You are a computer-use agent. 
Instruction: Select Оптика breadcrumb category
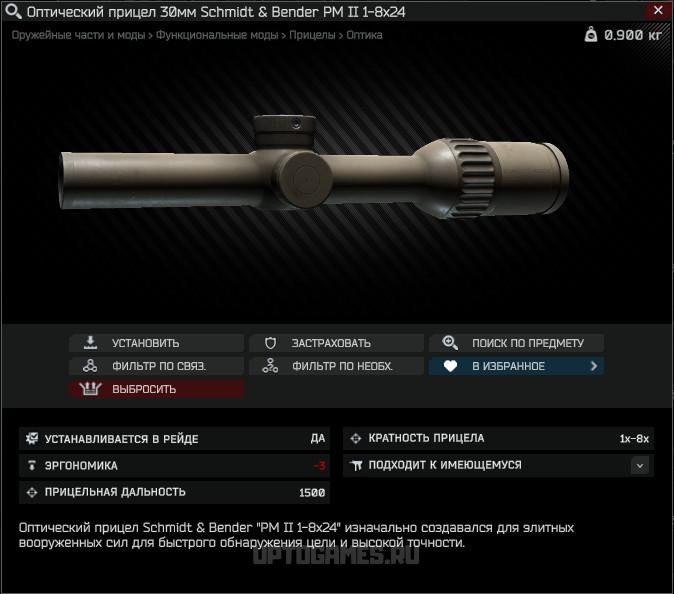pos(364,35)
